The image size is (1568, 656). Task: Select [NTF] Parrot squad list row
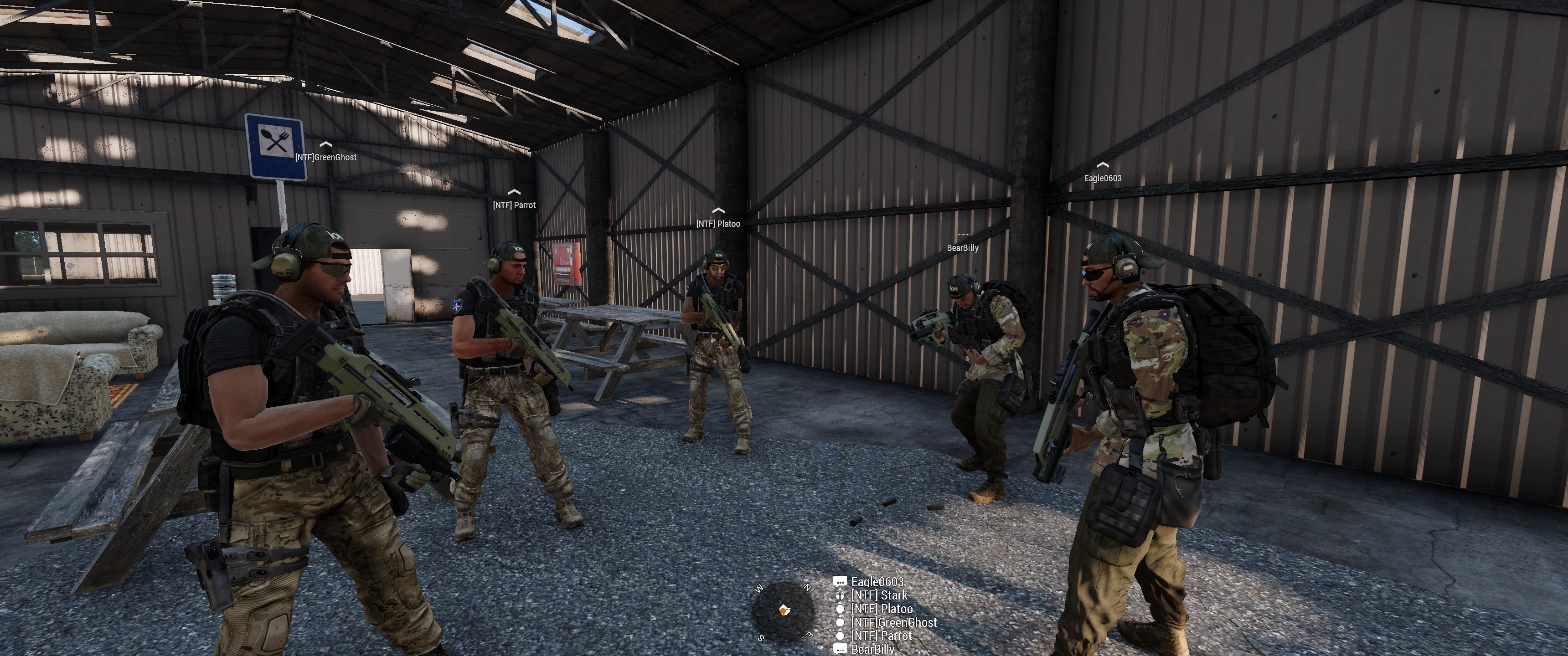click(881, 636)
